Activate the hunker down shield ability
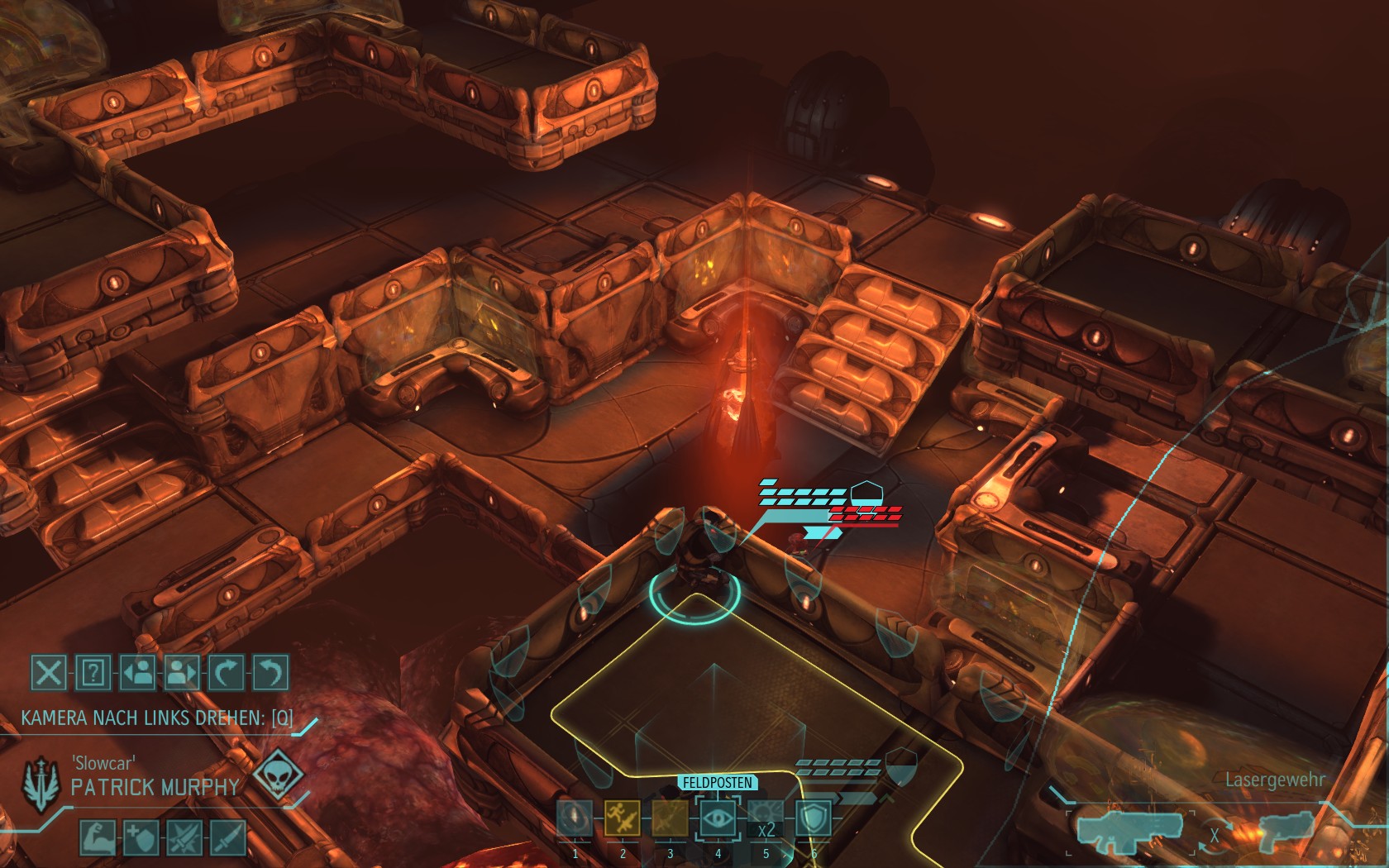 pyautogui.click(x=813, y=818)
